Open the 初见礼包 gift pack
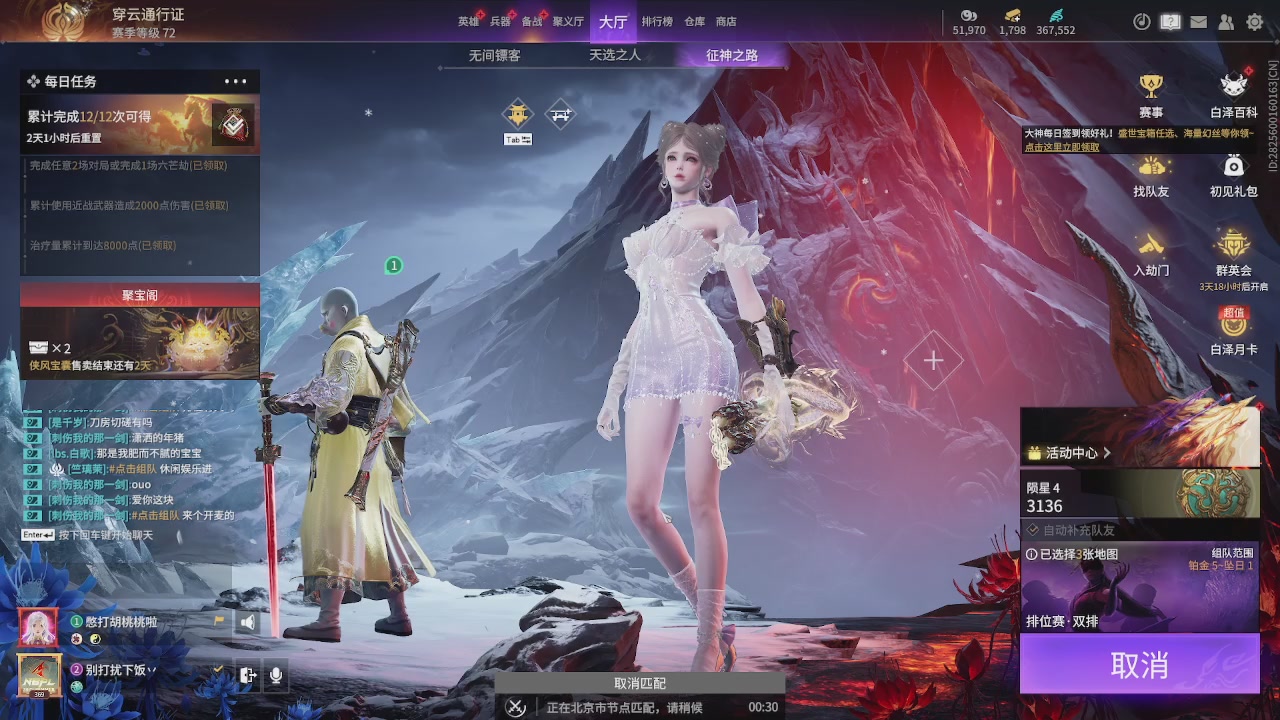 click(x=1234, y=174)
